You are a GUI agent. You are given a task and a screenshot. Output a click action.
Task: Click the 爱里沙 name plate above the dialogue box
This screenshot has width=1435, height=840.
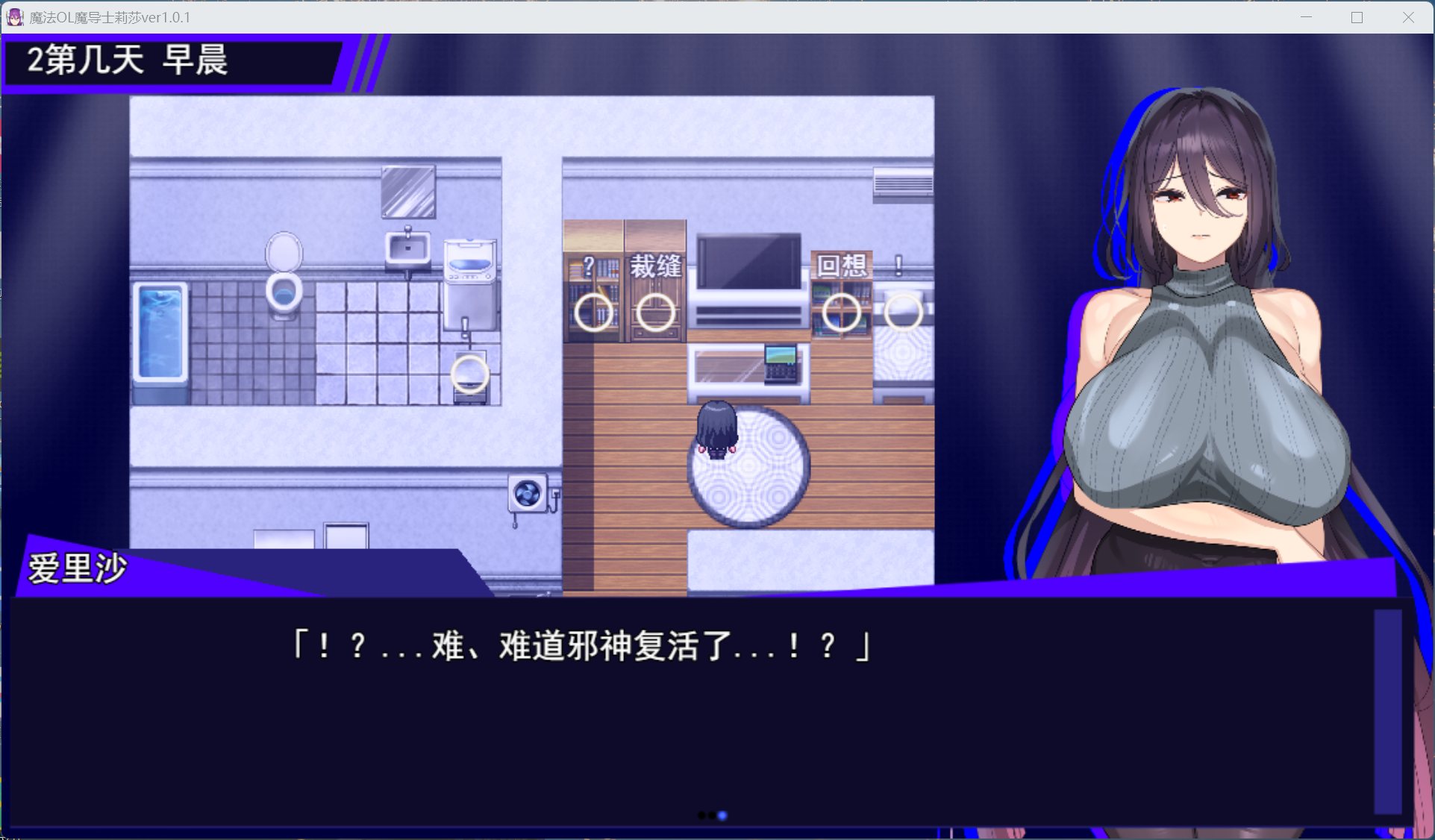(x=78, y=567)
